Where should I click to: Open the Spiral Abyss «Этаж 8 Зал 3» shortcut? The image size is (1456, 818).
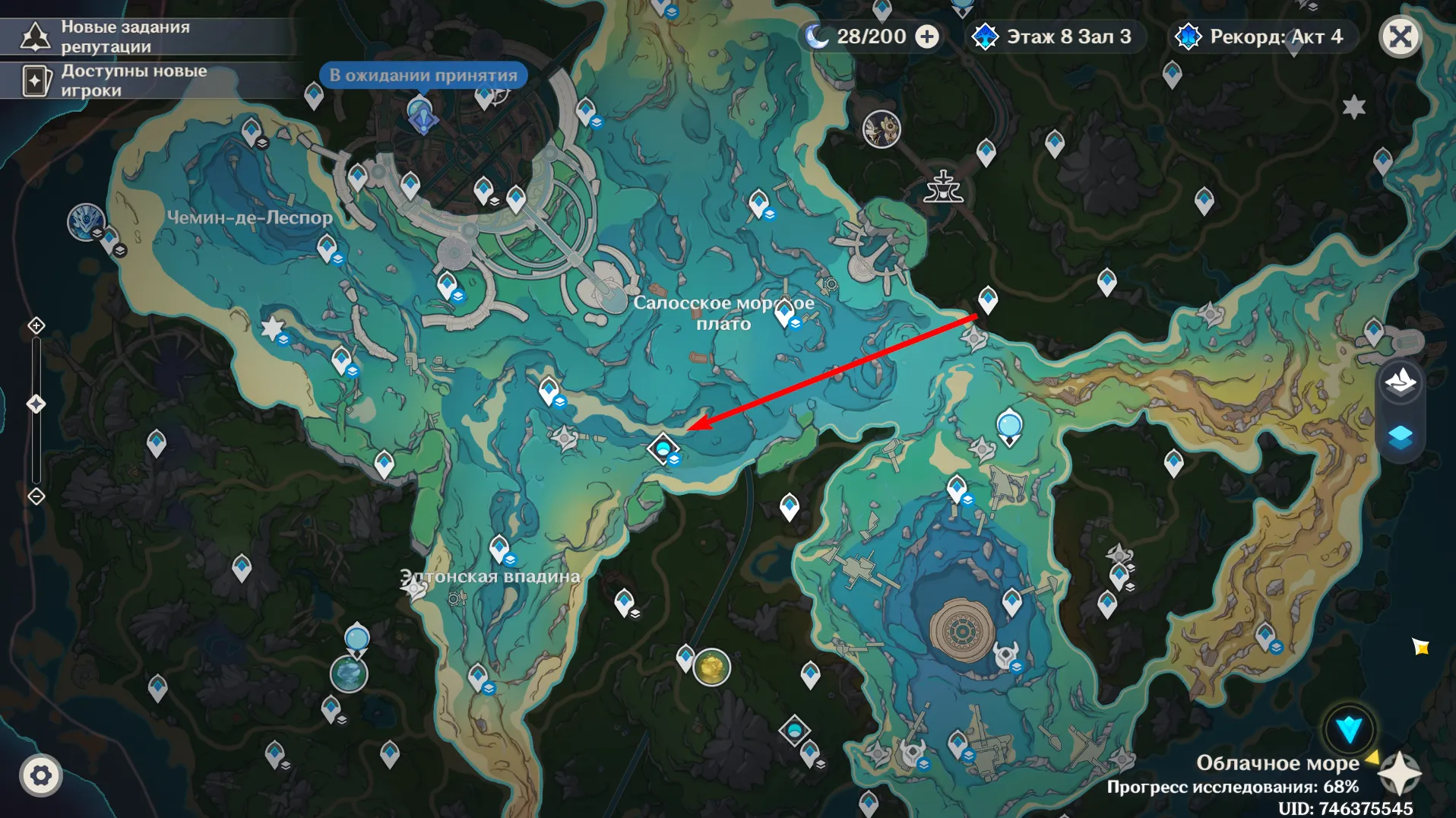tap(1055, 36)
